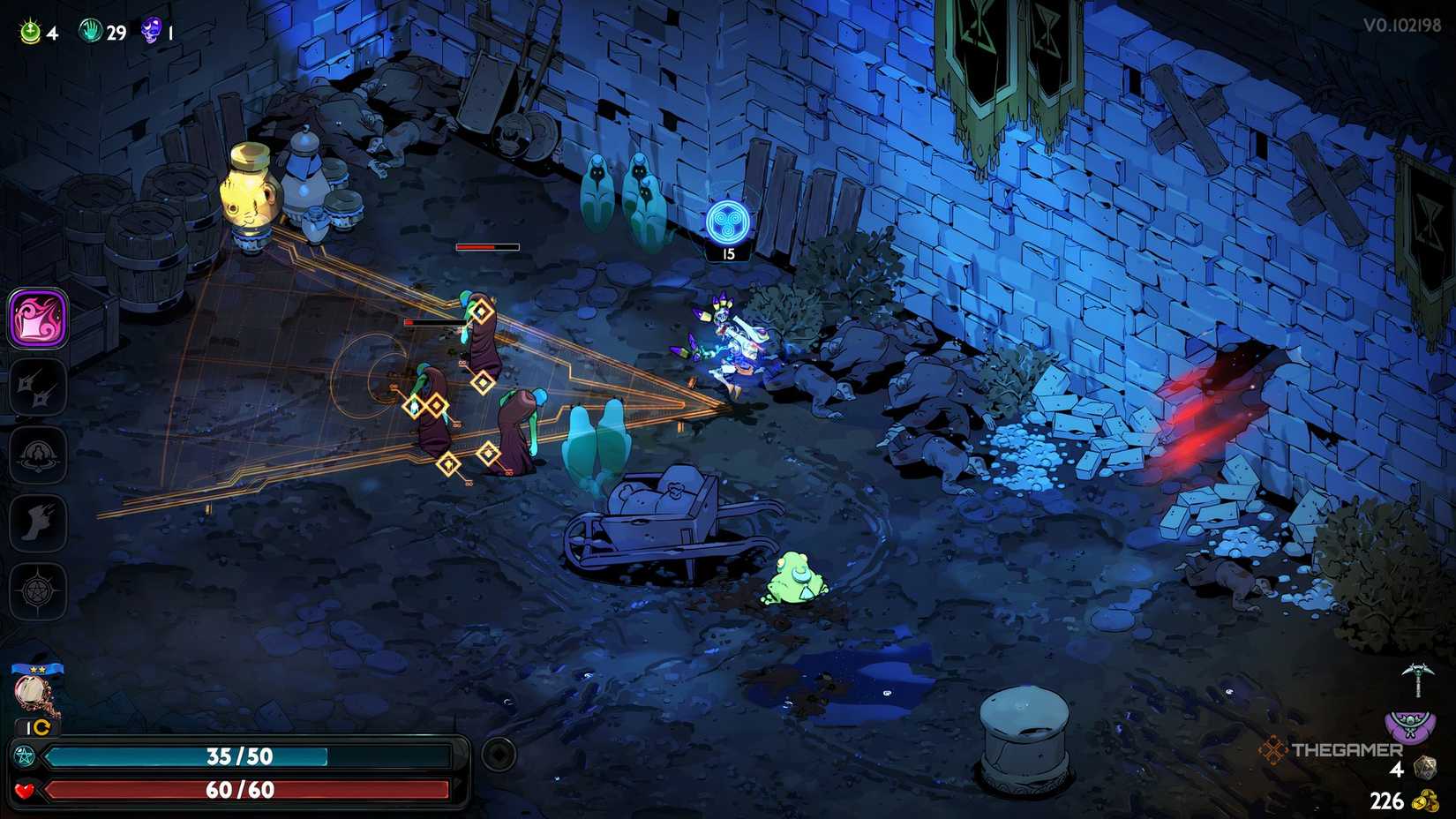The image size is (1456, 819).
Task: Choose the winged foot sprint boon slot
Action: [x=38, y=522]
